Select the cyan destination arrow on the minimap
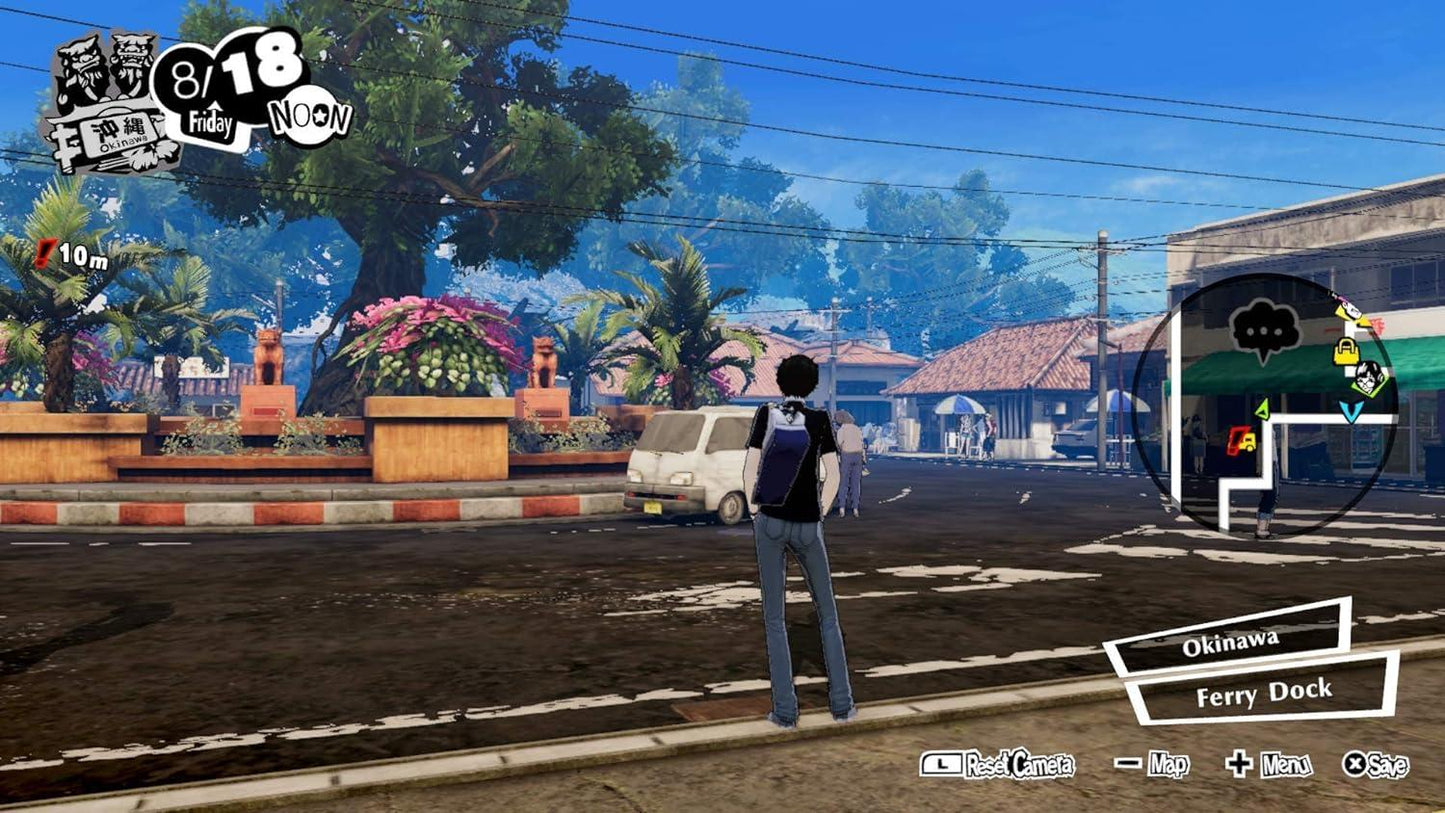1445x813 pixels. (1351, 411)
